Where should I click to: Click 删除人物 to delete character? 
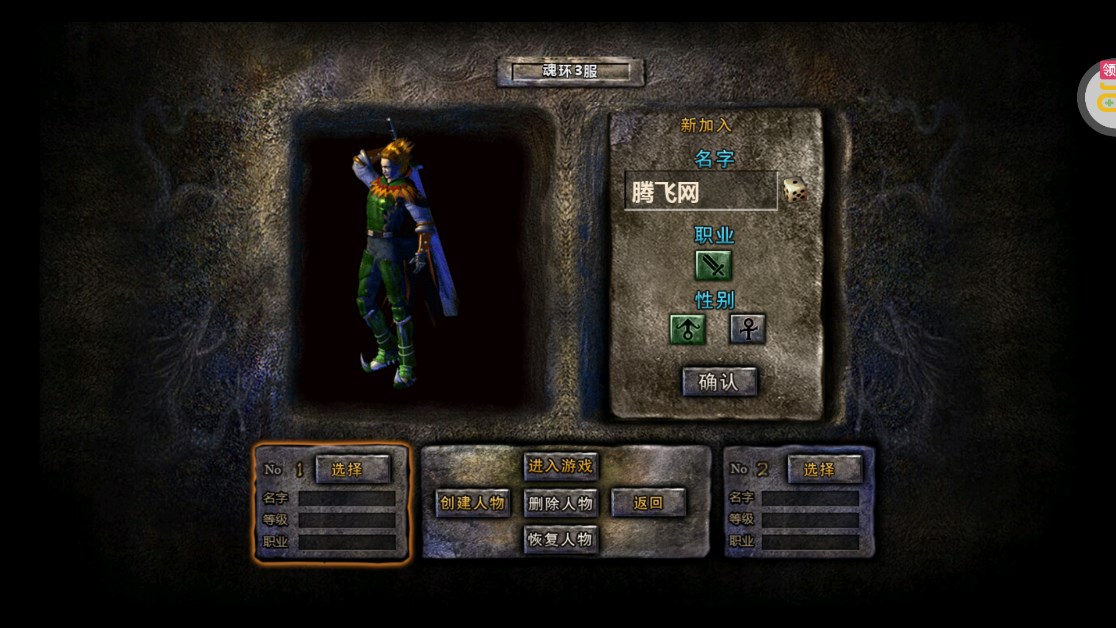pos(561,502)
